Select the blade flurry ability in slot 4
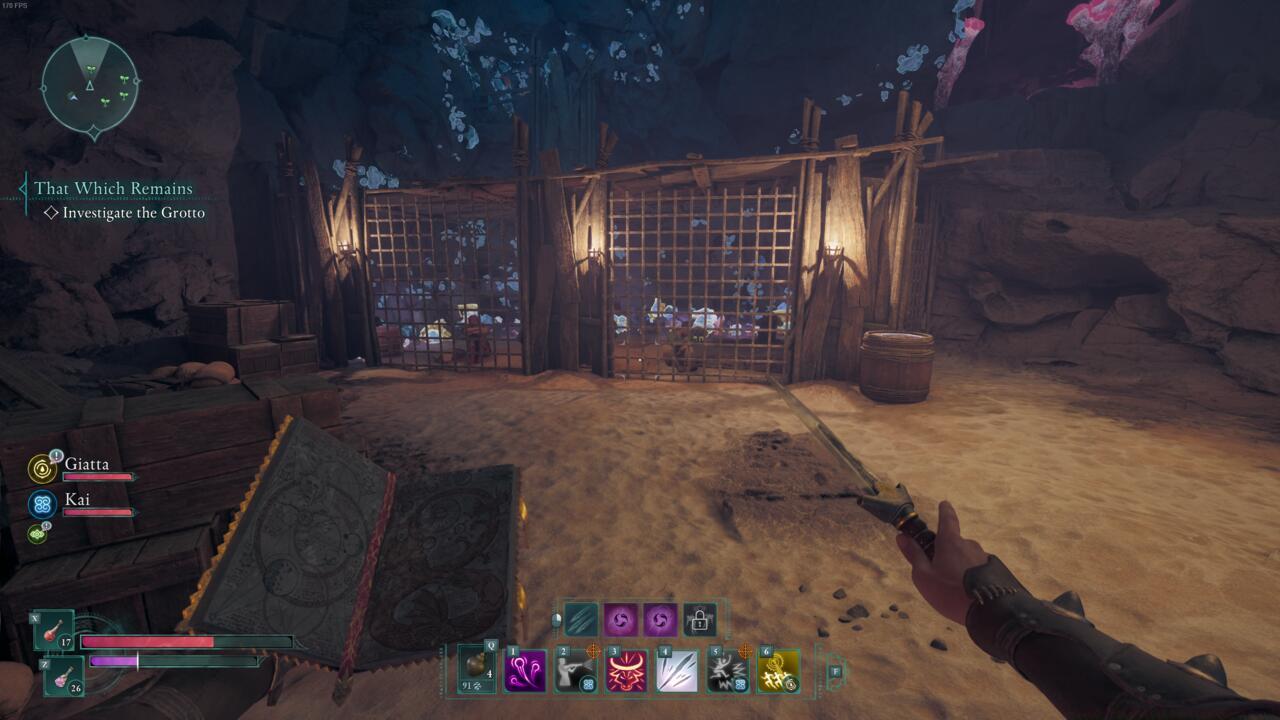 (676, 669)
